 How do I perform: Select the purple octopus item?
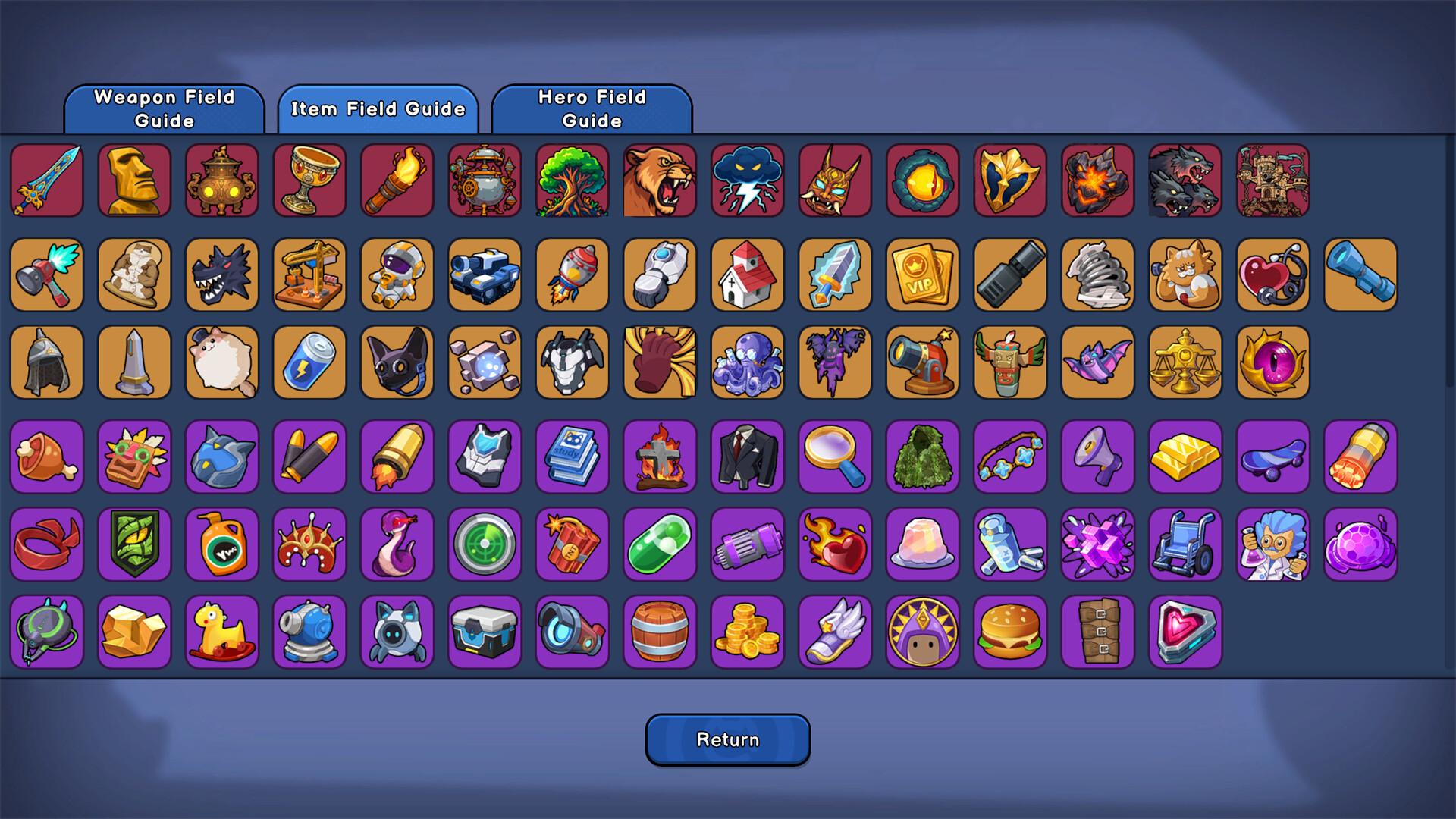coord(747,362)
